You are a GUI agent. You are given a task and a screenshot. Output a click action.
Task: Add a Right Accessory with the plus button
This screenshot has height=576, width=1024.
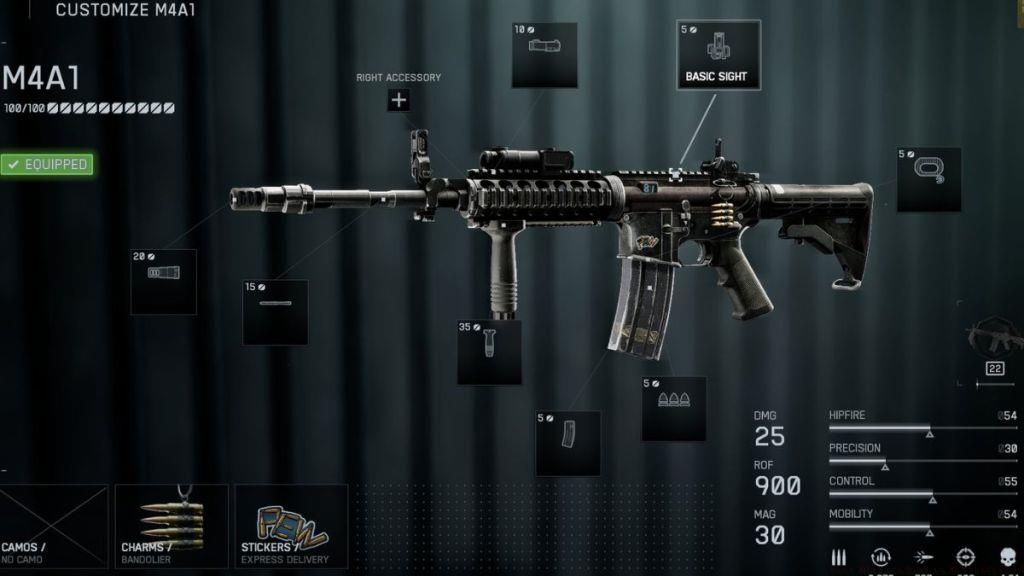coord(399,99)
